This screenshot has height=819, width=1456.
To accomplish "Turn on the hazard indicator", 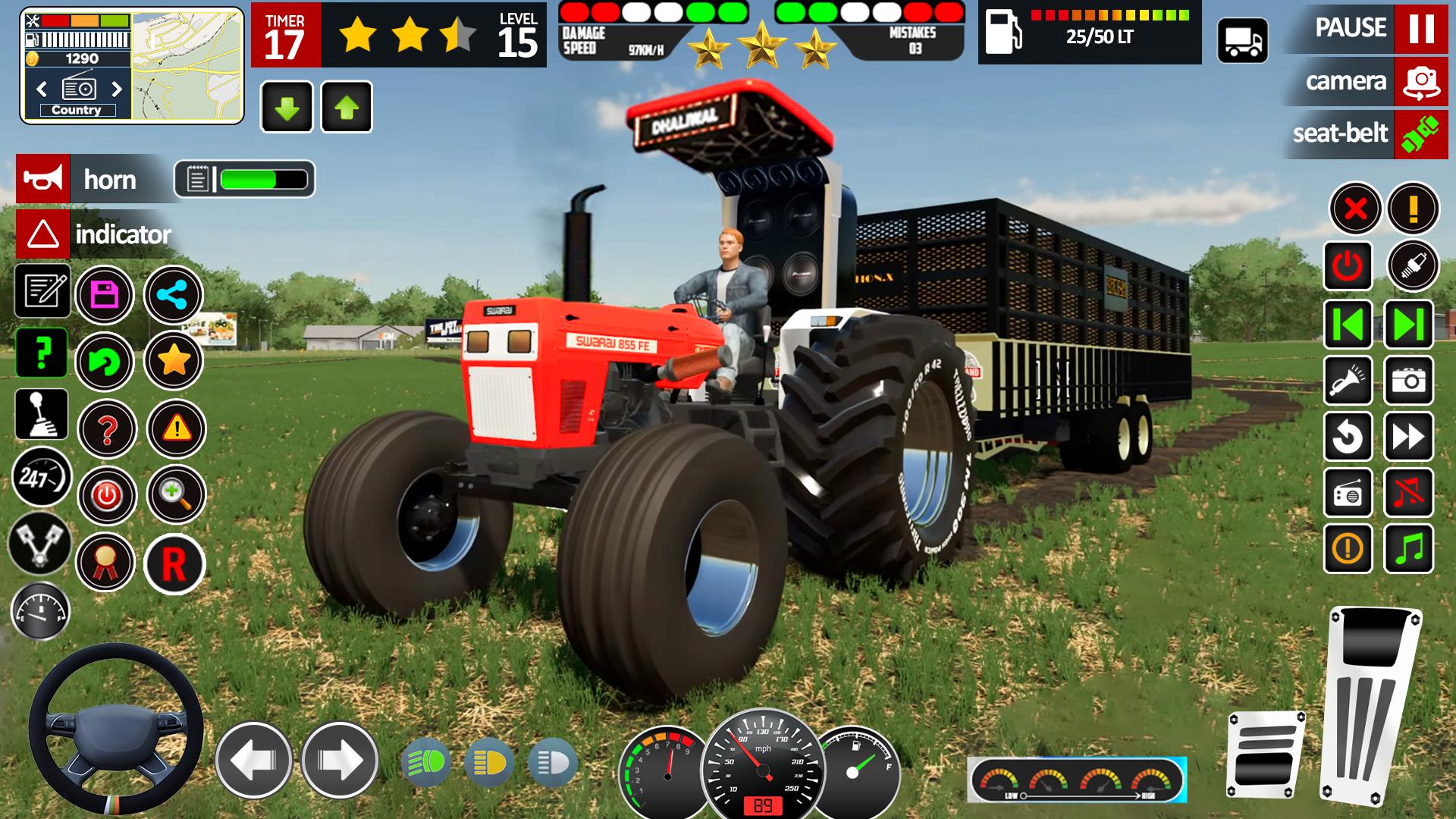I will [43, 234].
